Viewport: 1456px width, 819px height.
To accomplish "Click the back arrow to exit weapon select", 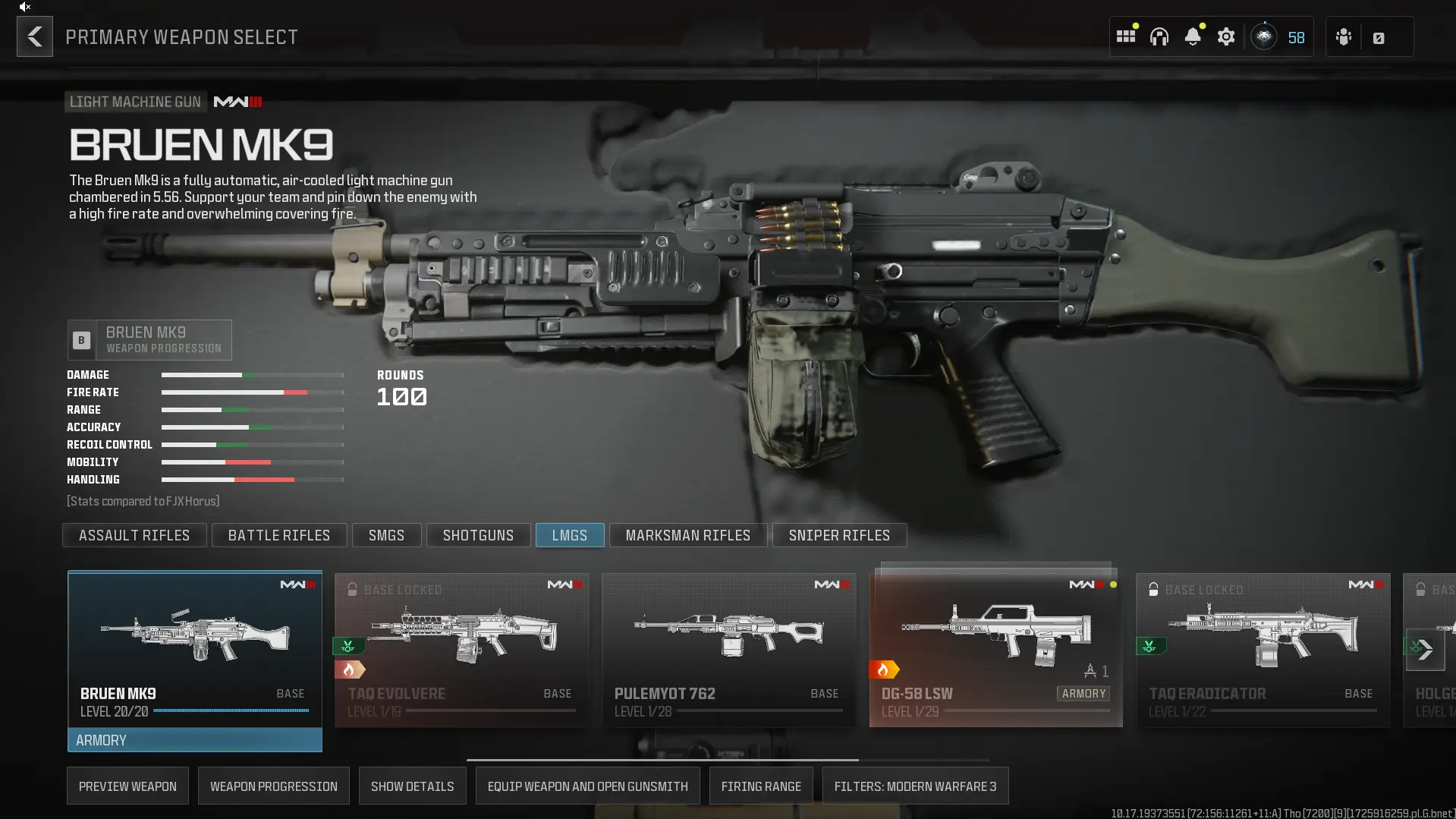I will click(34, 36).
